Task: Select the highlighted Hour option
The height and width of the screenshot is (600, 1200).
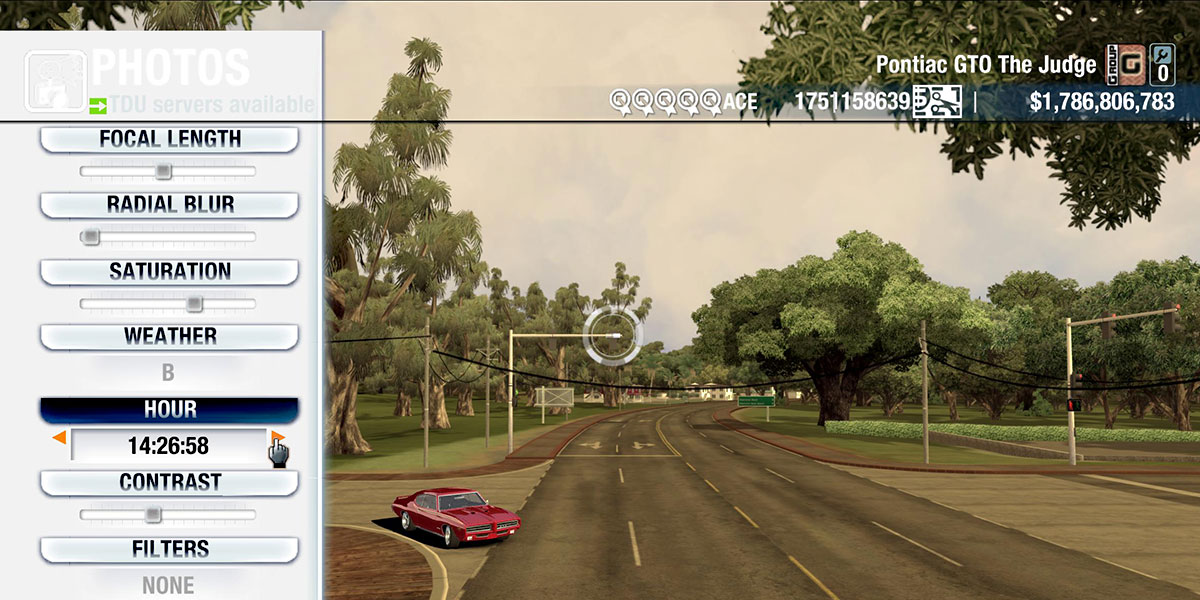Action: tap(169, 410)
